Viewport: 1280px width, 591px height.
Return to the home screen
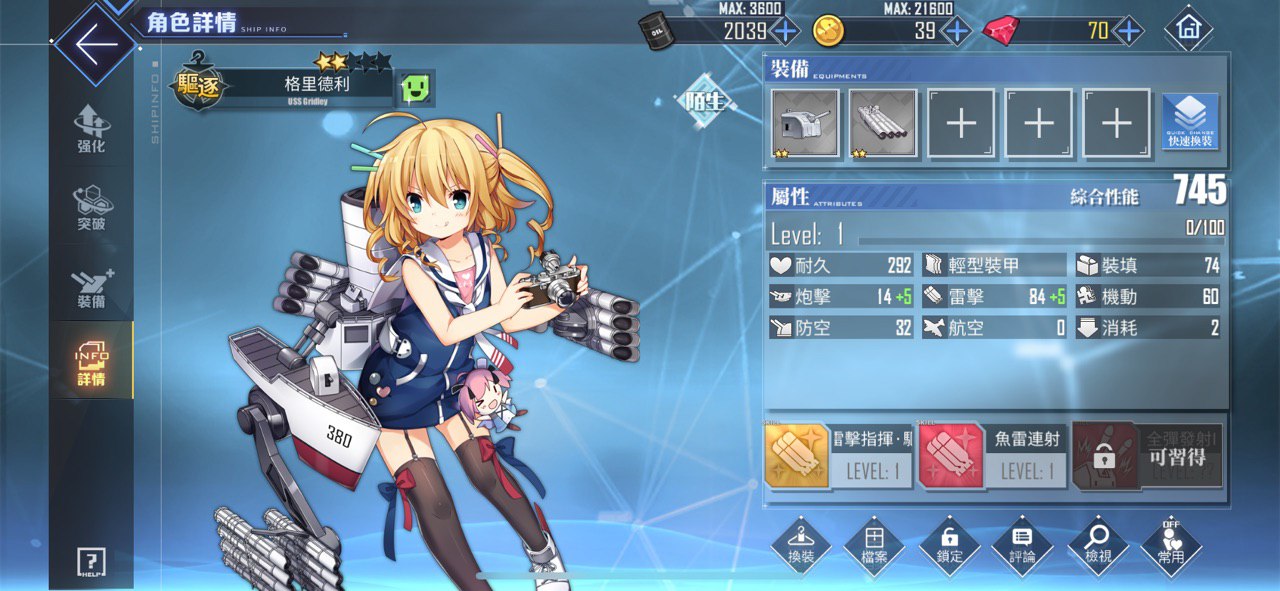click(x=1188, y=30)
